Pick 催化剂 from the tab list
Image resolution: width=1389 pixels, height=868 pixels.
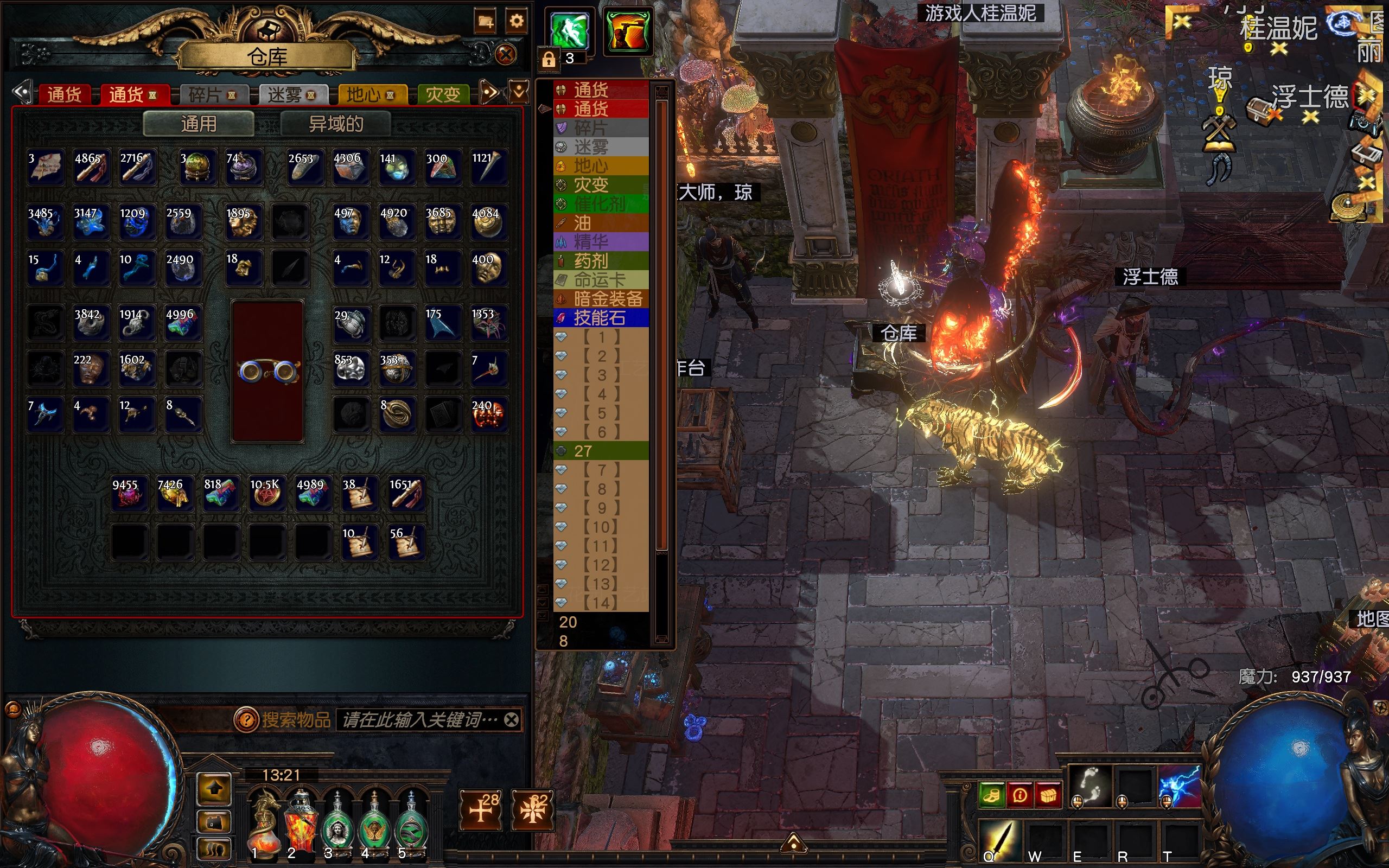600,205
